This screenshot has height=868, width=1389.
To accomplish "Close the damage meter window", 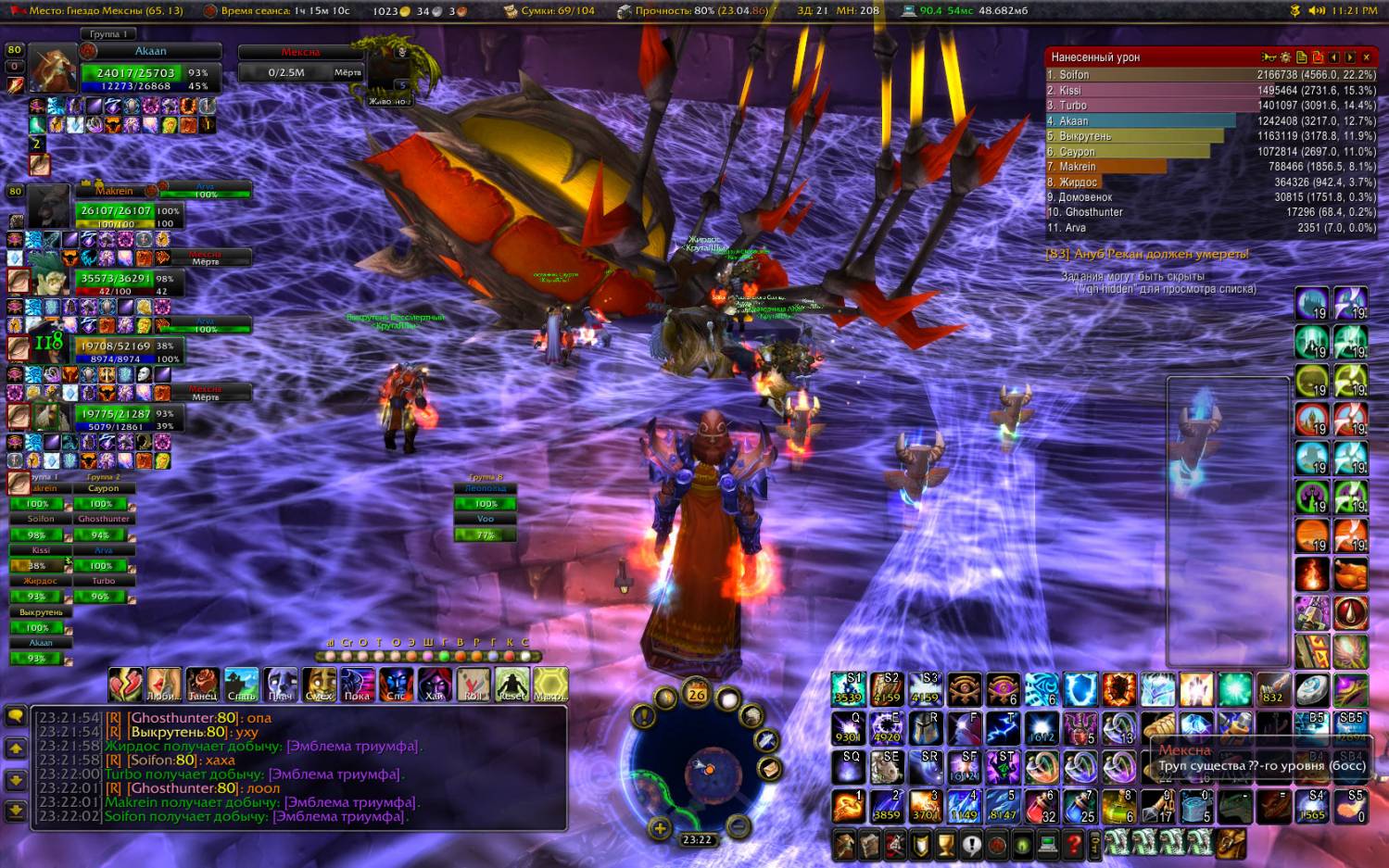I will click(x=1366, y=57).
